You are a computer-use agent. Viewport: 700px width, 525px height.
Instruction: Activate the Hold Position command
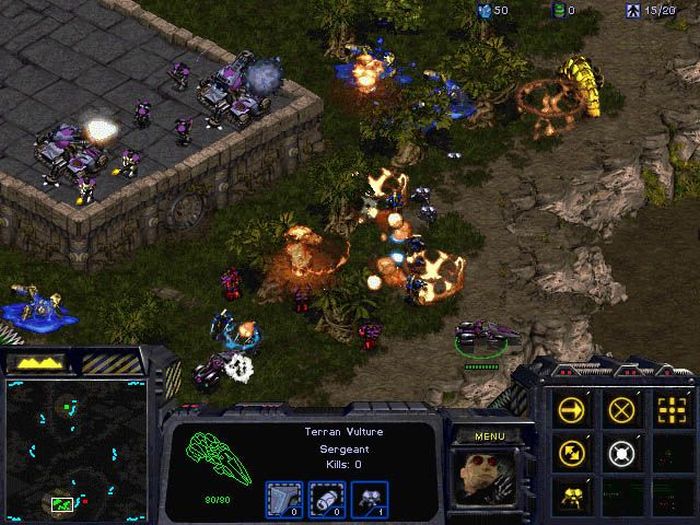[x=622, y=453]
